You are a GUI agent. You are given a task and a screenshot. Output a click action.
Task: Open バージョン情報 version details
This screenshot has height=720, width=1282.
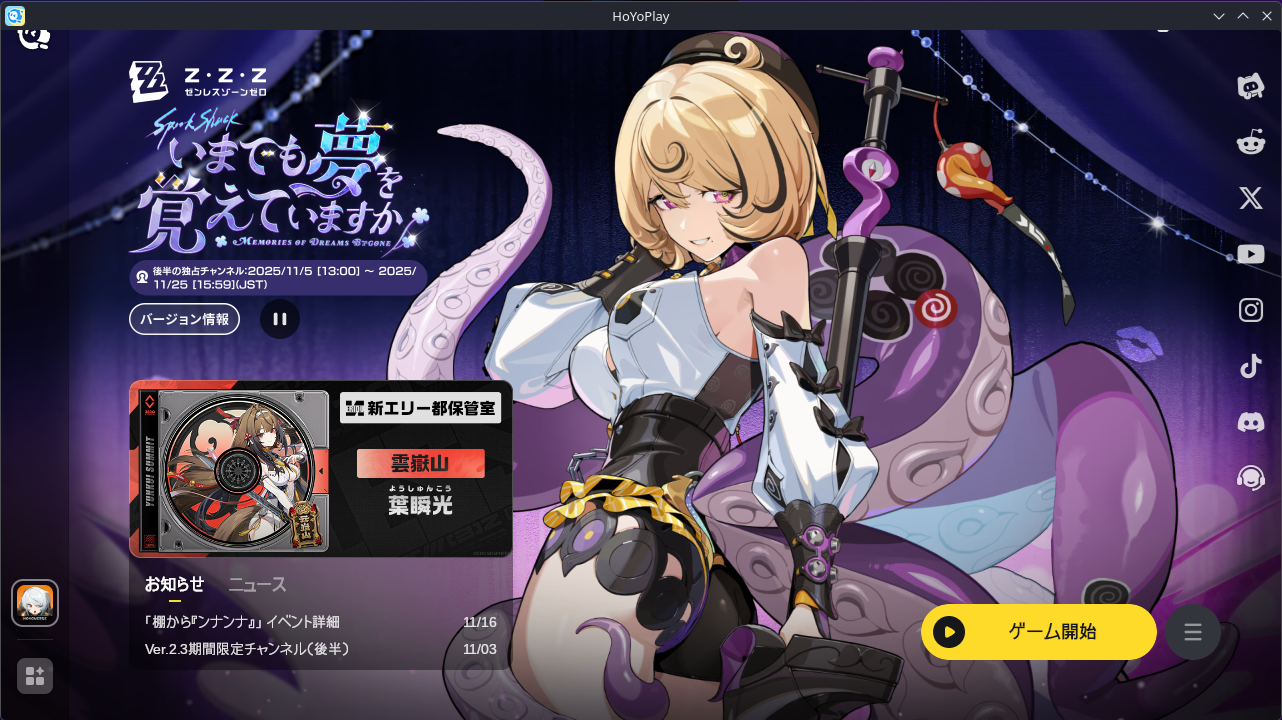tap(184, 318)
